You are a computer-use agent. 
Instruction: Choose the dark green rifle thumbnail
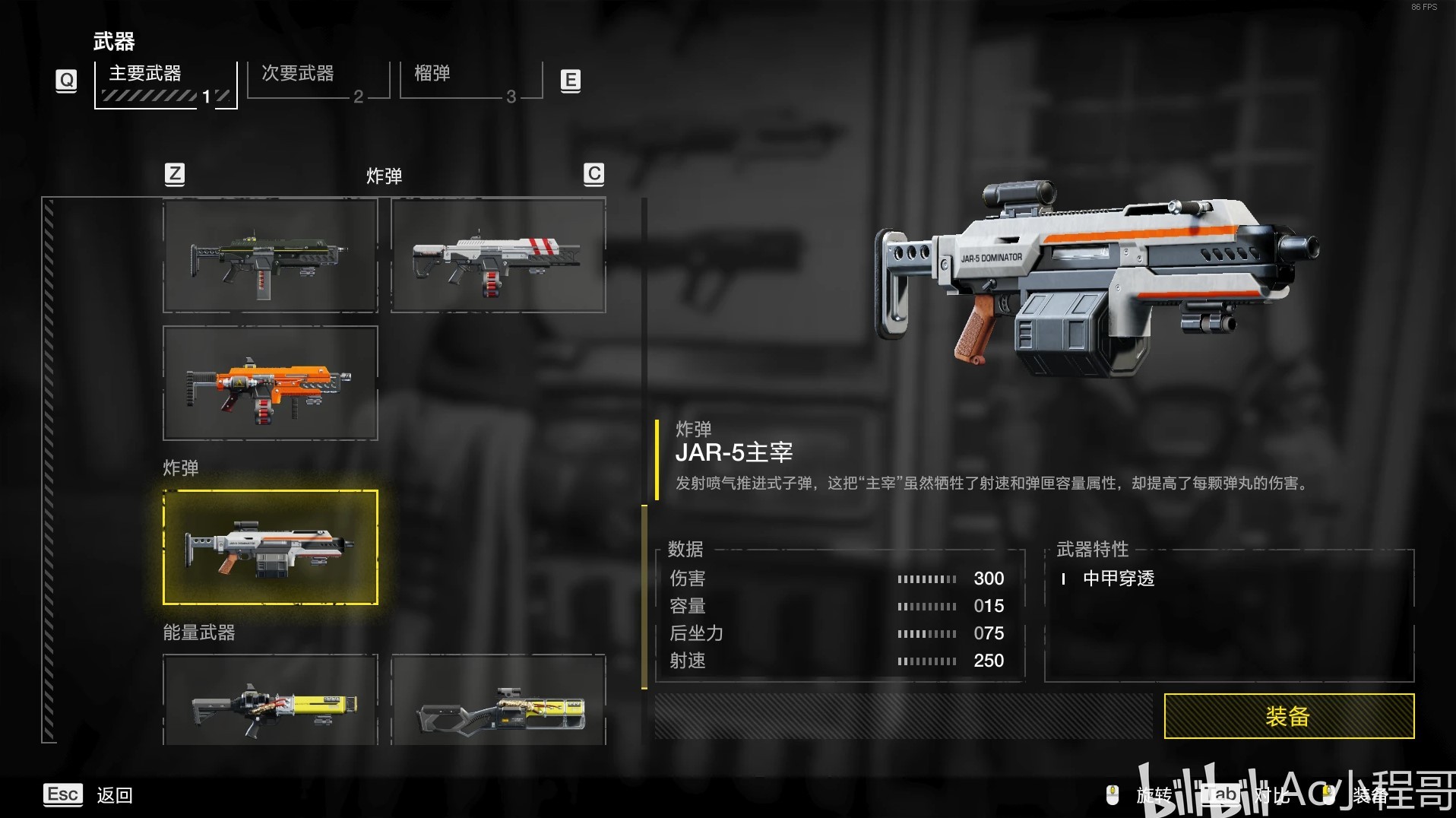270,255
